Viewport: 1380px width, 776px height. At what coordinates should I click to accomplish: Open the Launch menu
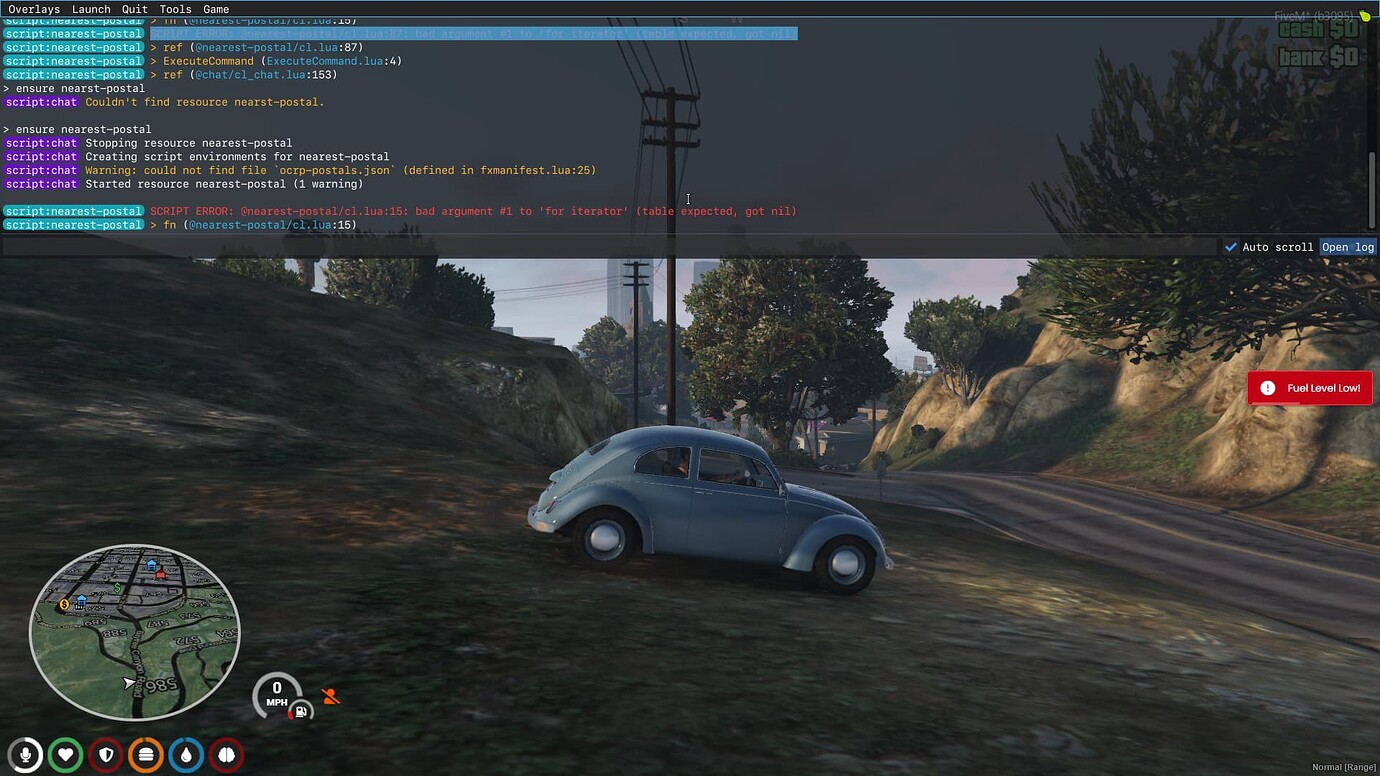91,9
